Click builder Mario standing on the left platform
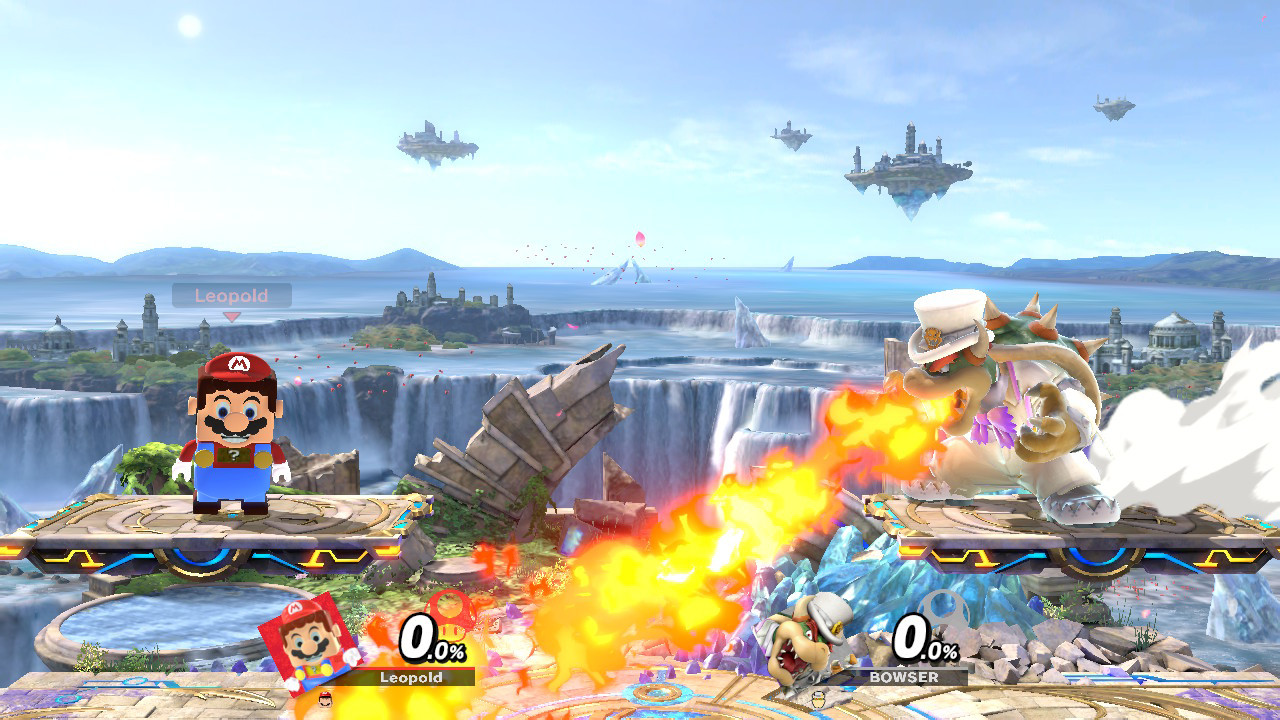Image resolution: width=1280 pixels, height=720 pixels. coord(235,430)
